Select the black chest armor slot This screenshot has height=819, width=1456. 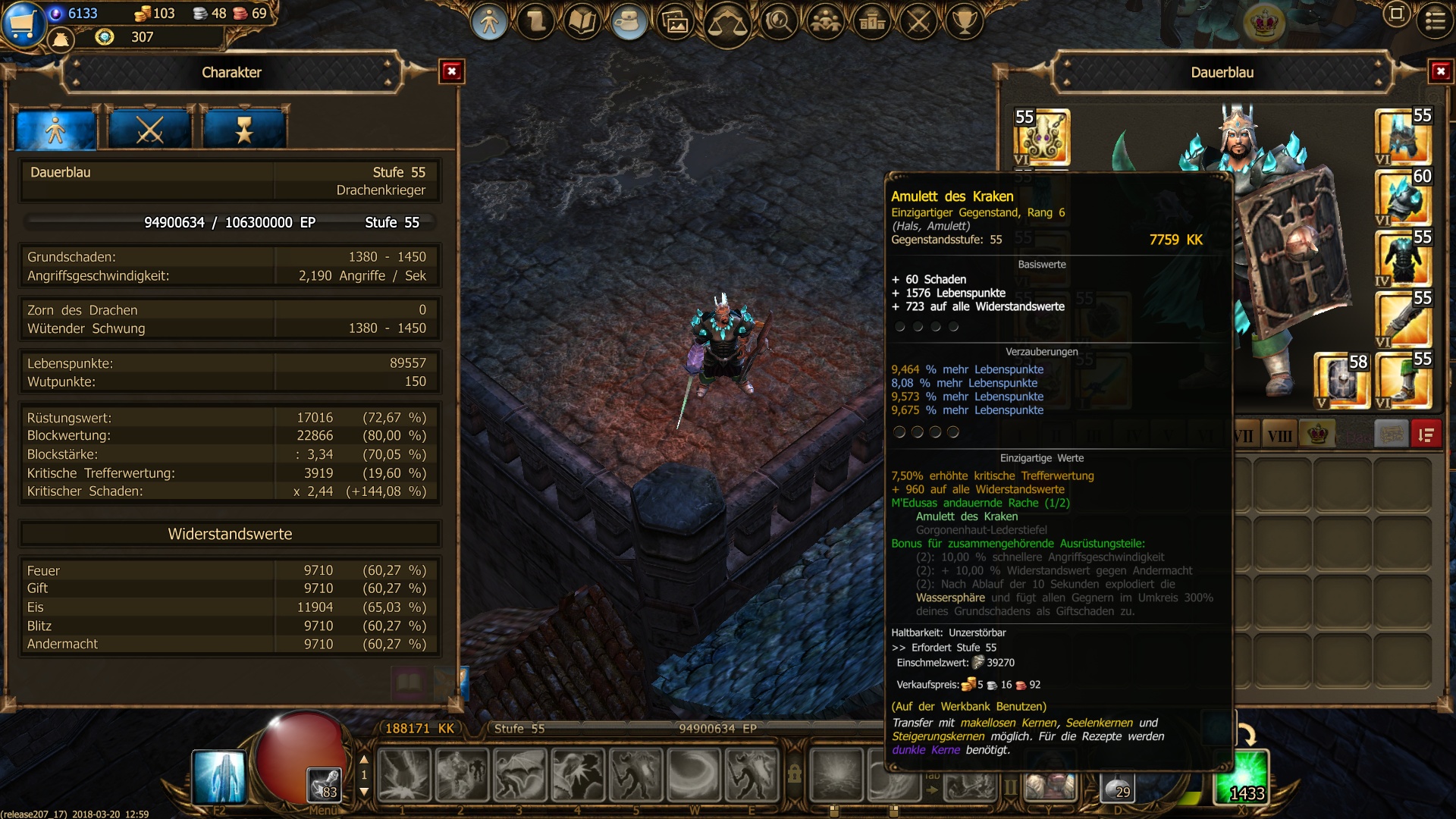pos(1403,258)
